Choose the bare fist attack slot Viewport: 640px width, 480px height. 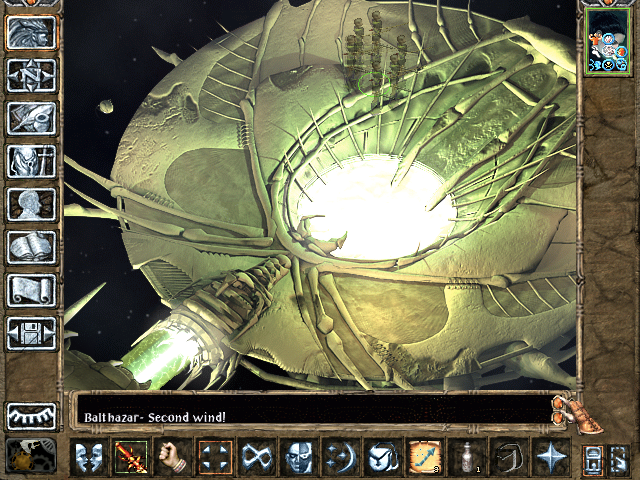[x=173, y=457]
